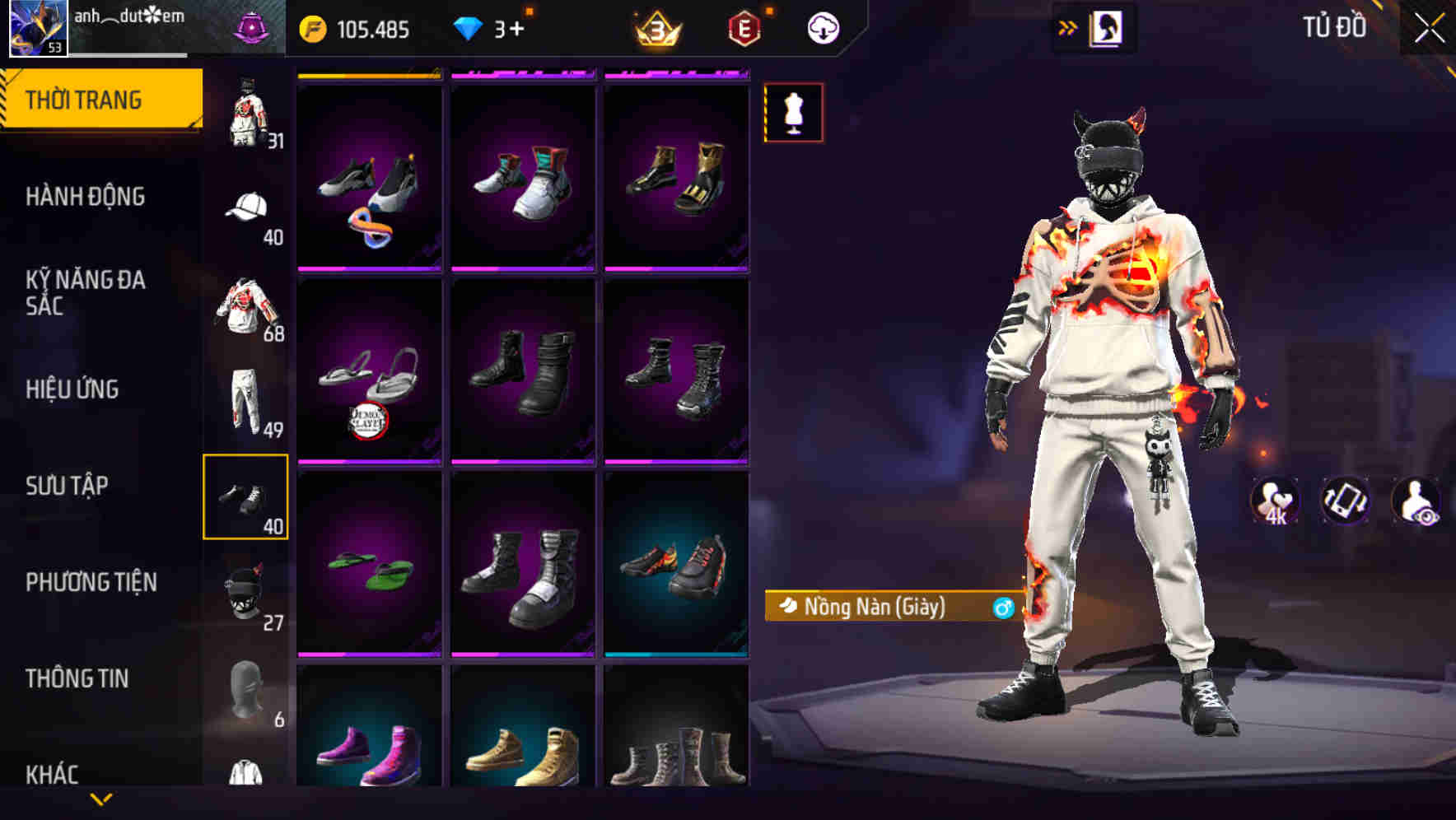Open the shirt category icon with 31 items
The image size is (1456, 820).
(x=245, y=110)
